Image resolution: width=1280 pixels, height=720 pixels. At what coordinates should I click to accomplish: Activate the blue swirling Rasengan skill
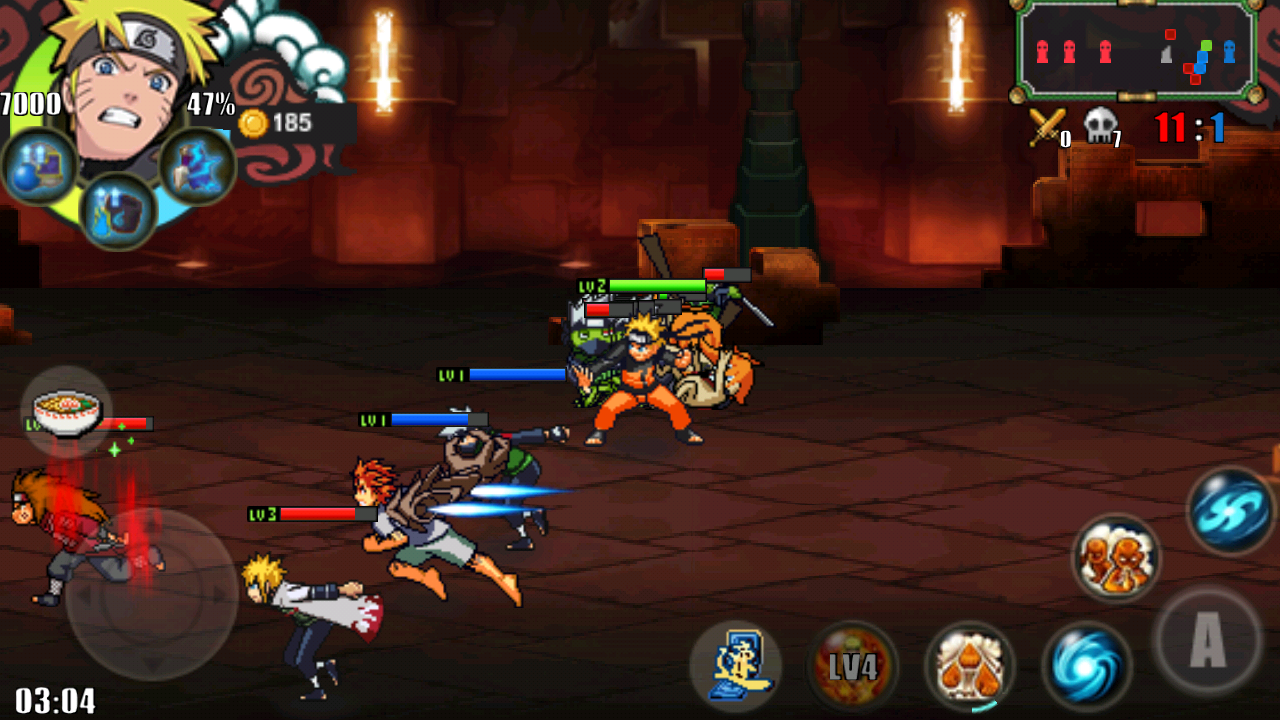1087,666
